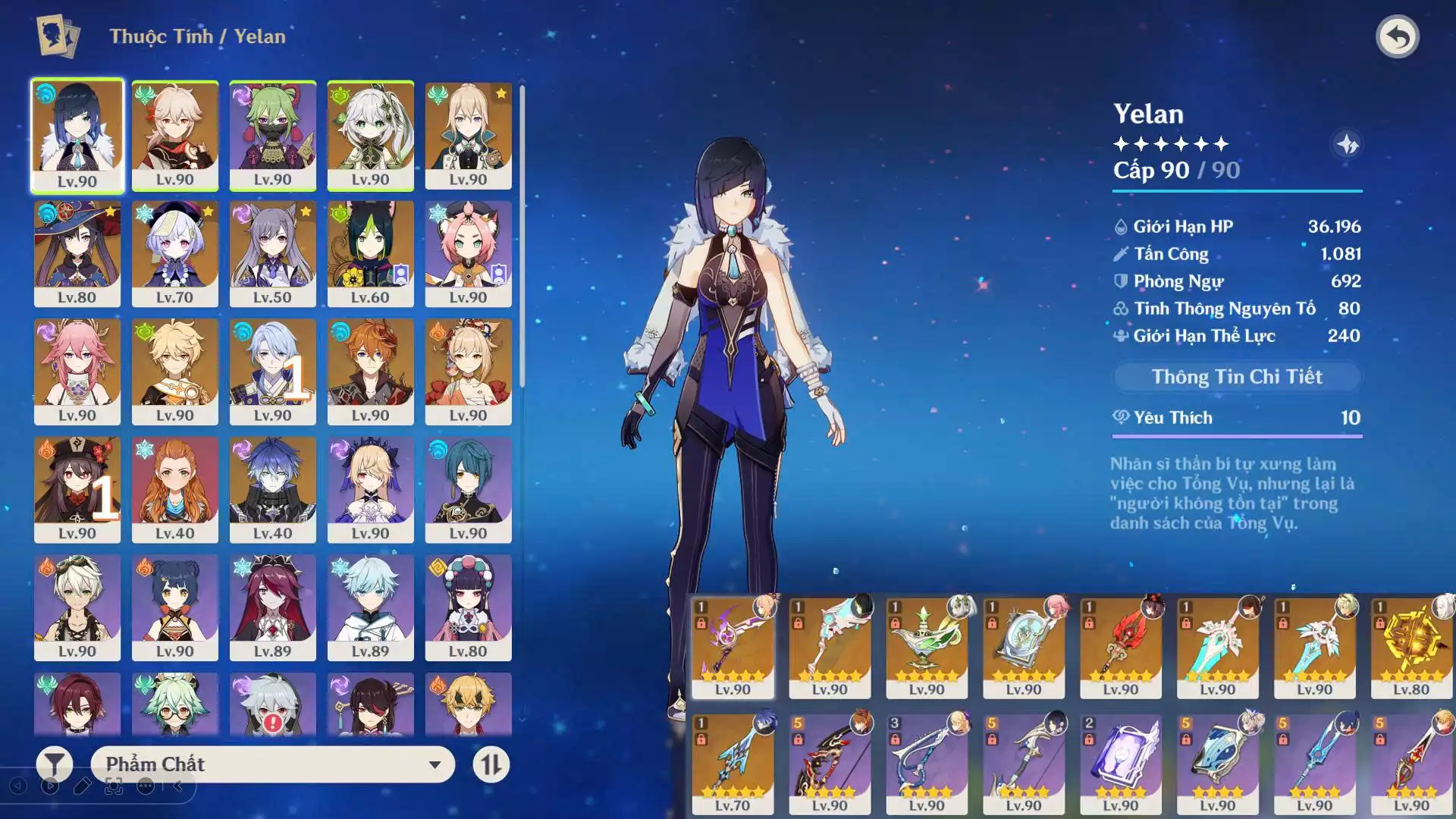1456x819 pixels.
Task: Select Hu Tao's portrait
Action: click(77, 489)
